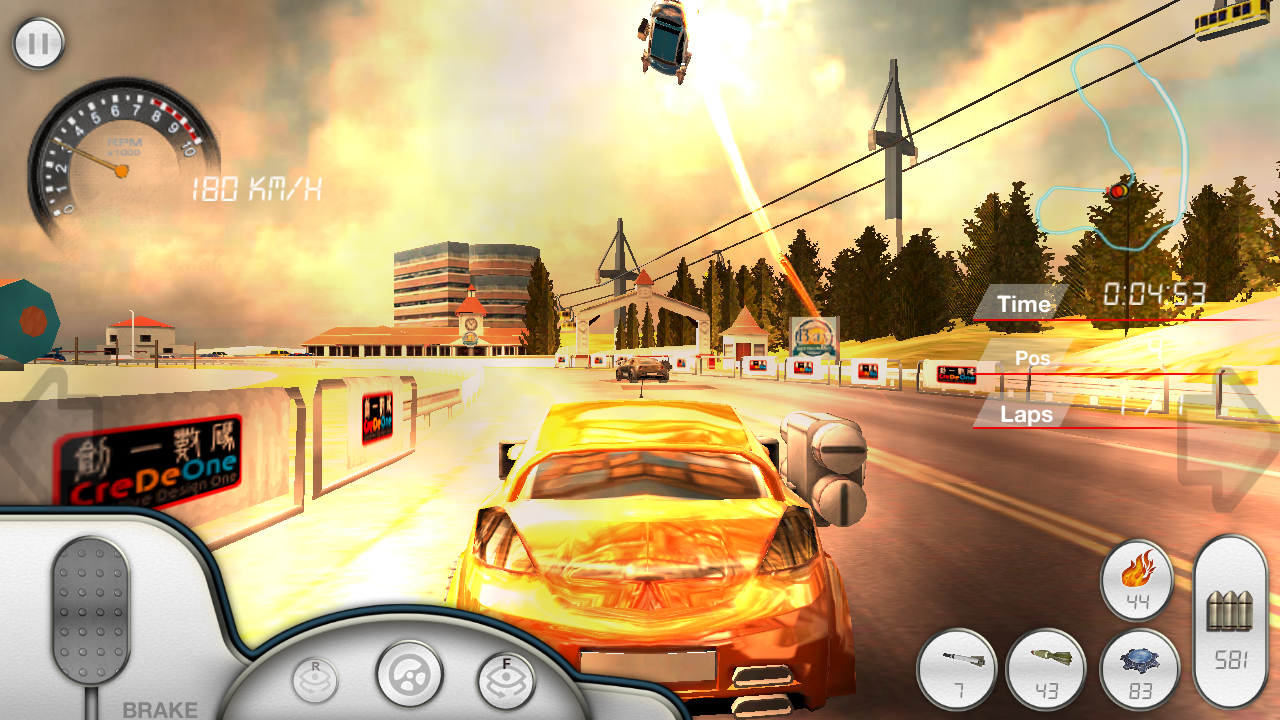Activate the fire boost power-up
Image resolution: width=1280 pixels, height=720 pixels.
pos(1138,580)
